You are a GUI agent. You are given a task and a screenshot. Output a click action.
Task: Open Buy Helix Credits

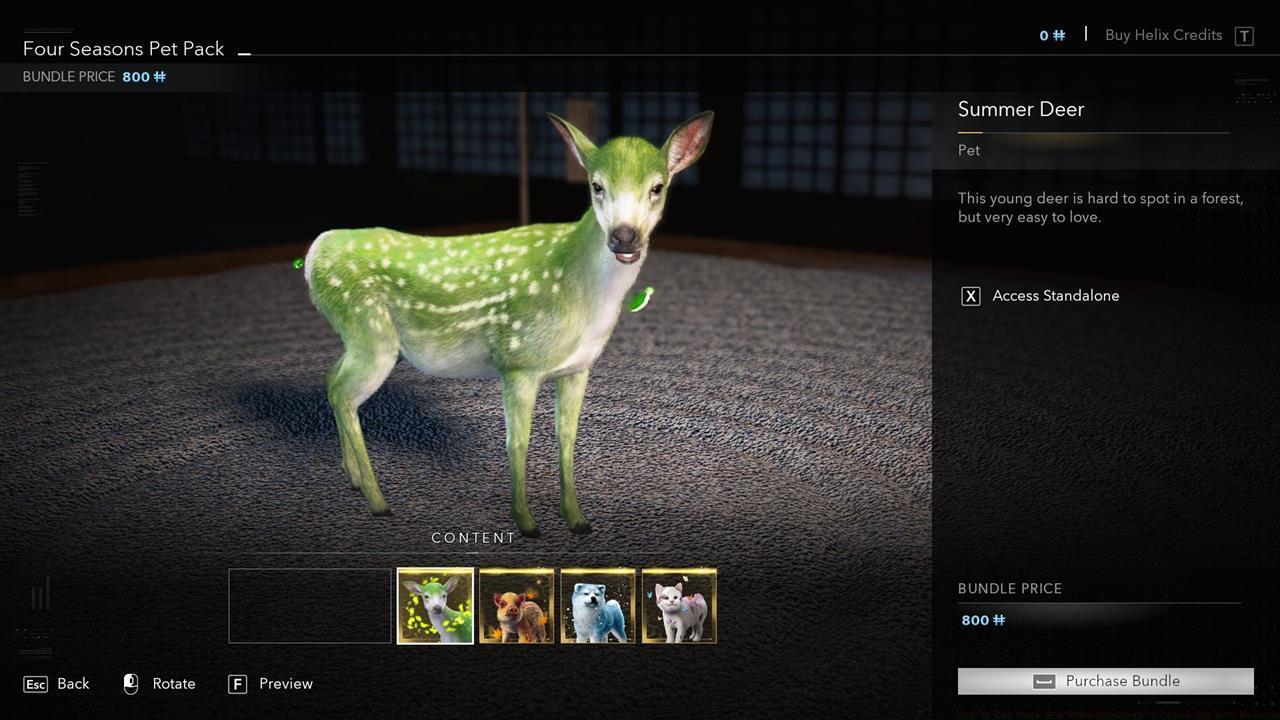[x=1163, y=34]
